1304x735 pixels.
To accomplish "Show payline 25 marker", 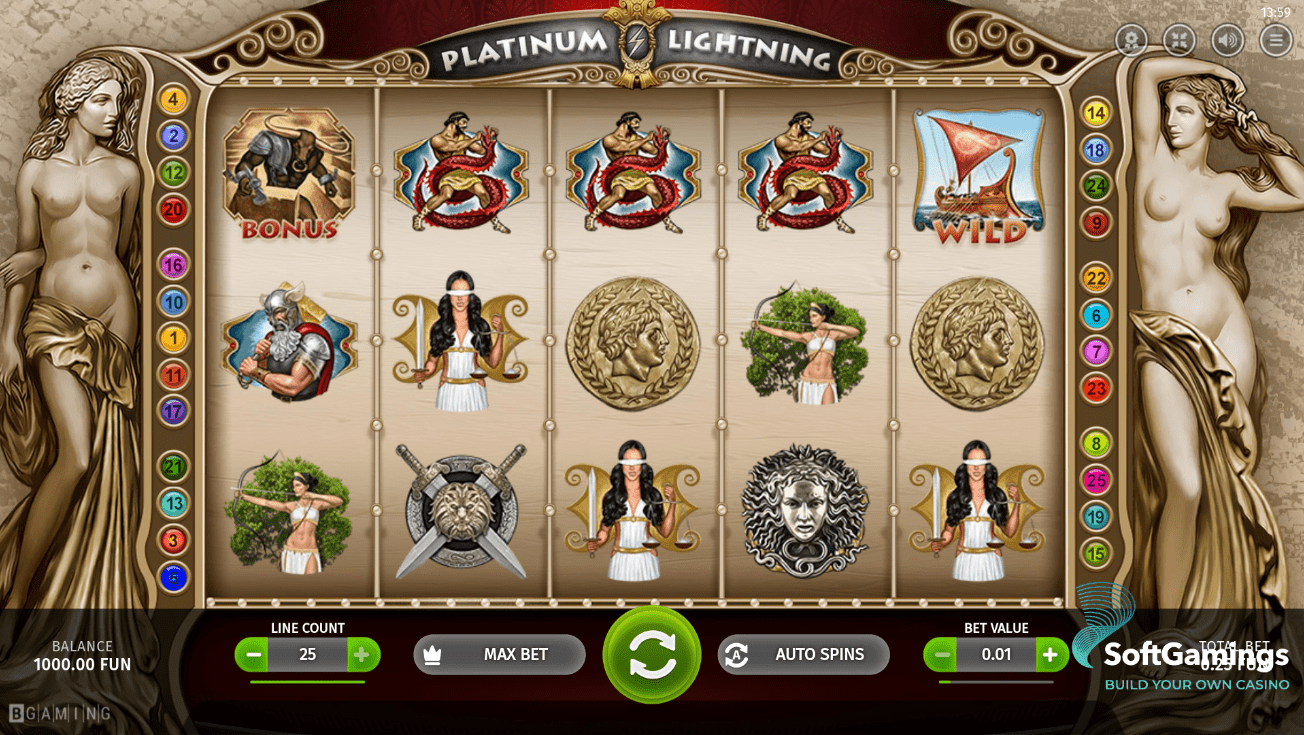I will 1096,481.
